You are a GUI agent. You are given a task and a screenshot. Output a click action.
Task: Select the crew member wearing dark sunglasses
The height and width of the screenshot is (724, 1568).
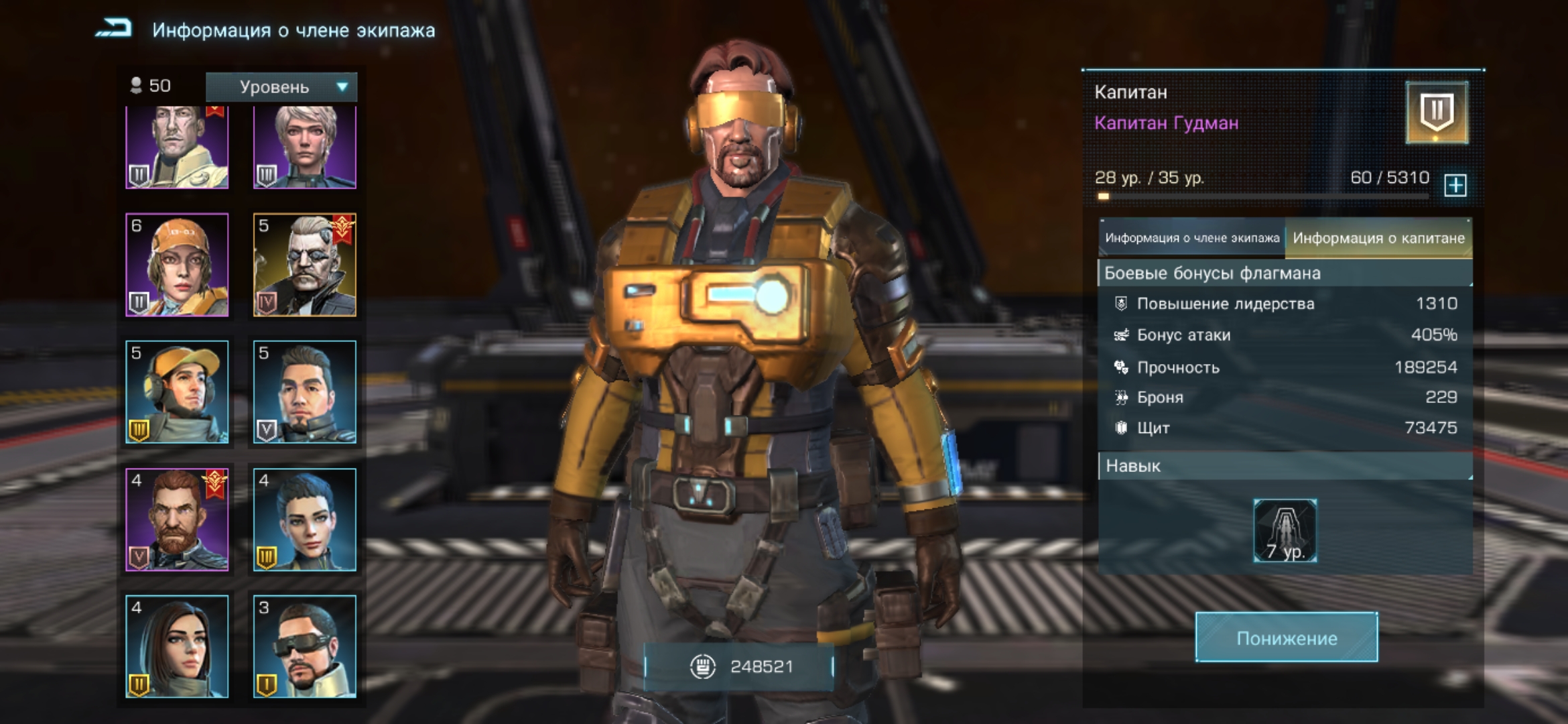pos(305,646)
